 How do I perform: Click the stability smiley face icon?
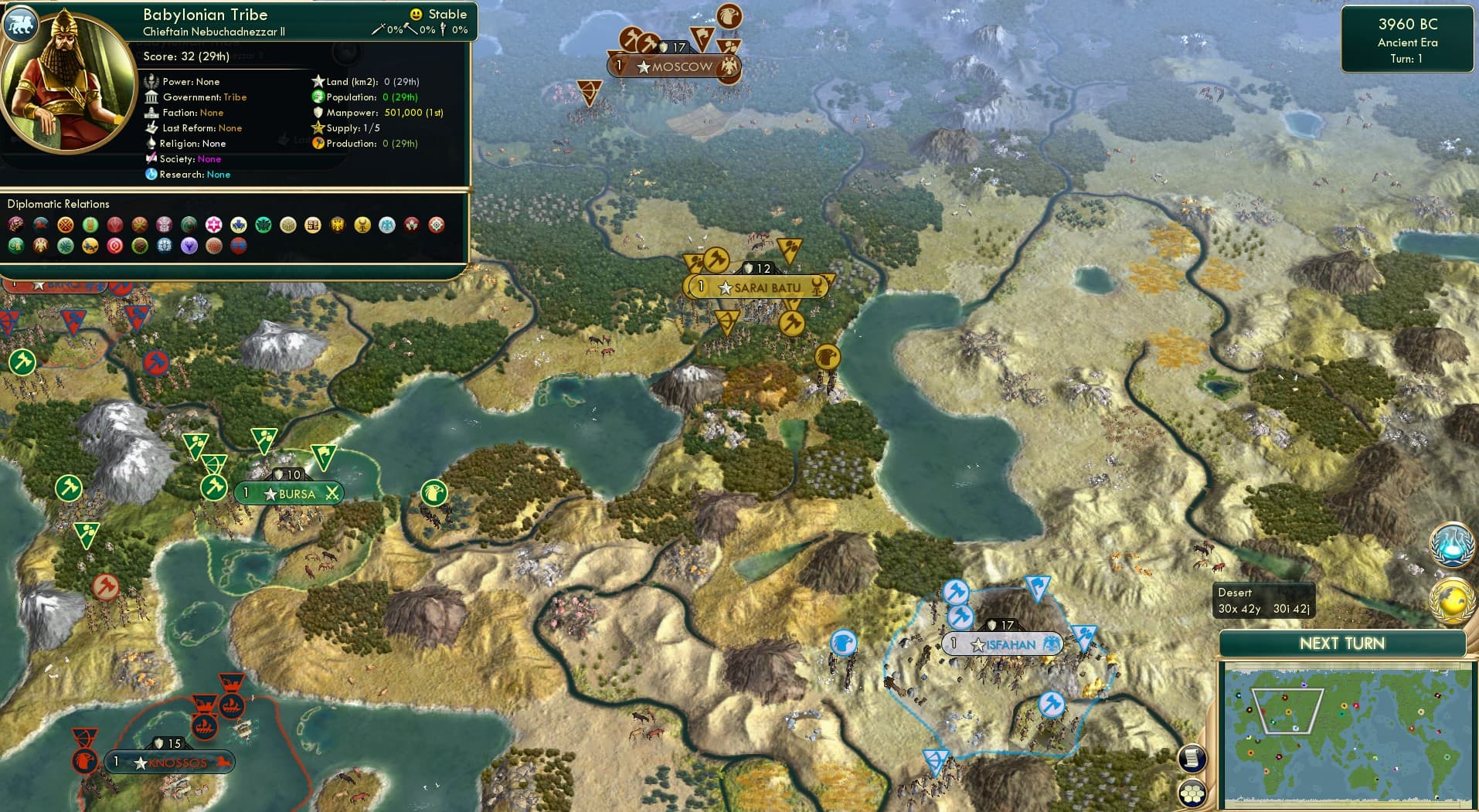coord(416,13)
